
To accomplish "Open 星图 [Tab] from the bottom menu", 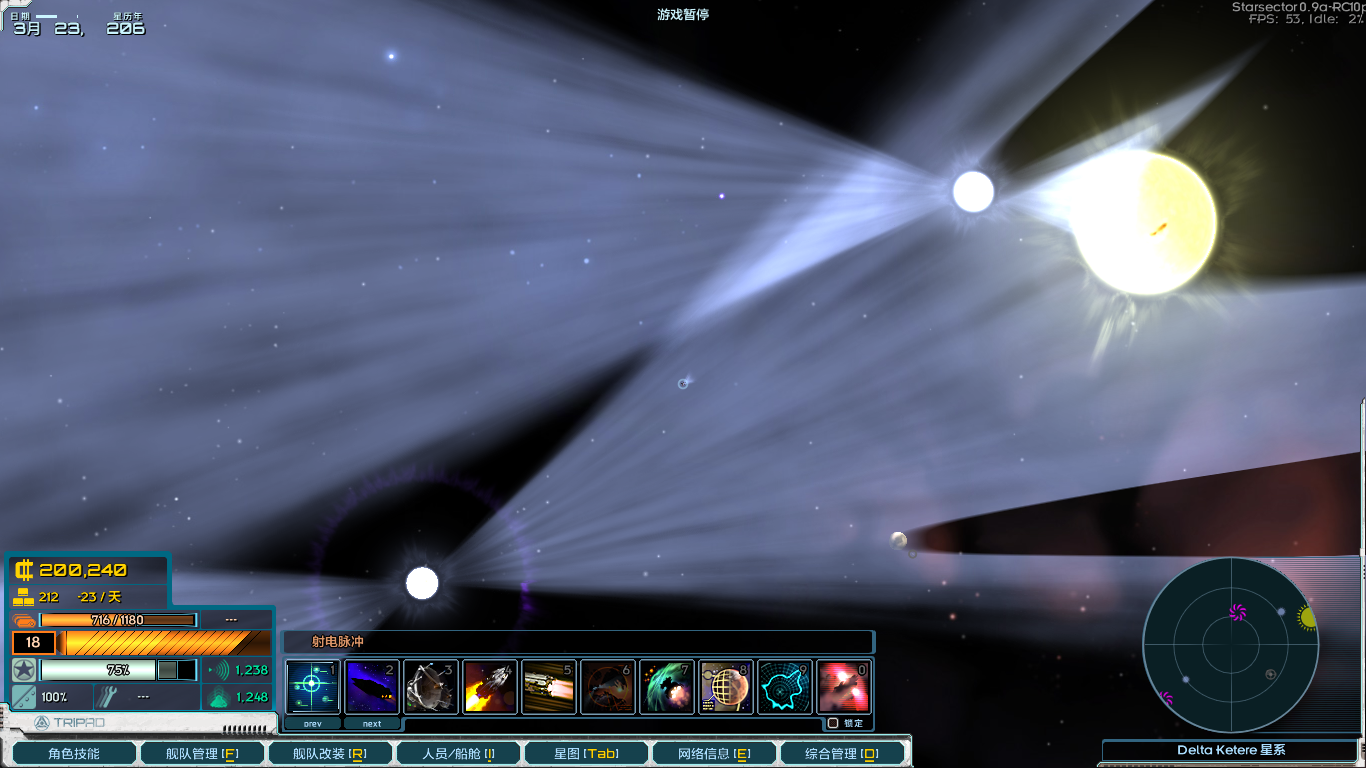I will coord(585,752).
